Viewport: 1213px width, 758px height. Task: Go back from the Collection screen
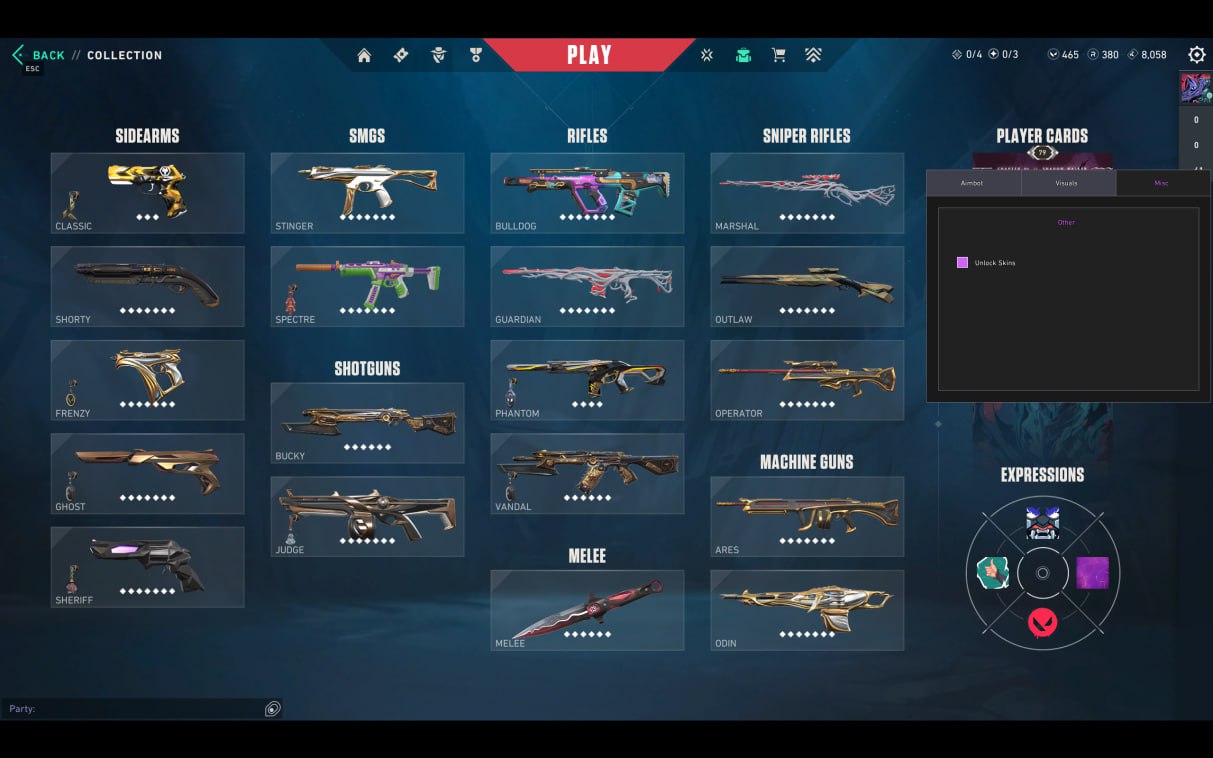[x=40, y=56]
